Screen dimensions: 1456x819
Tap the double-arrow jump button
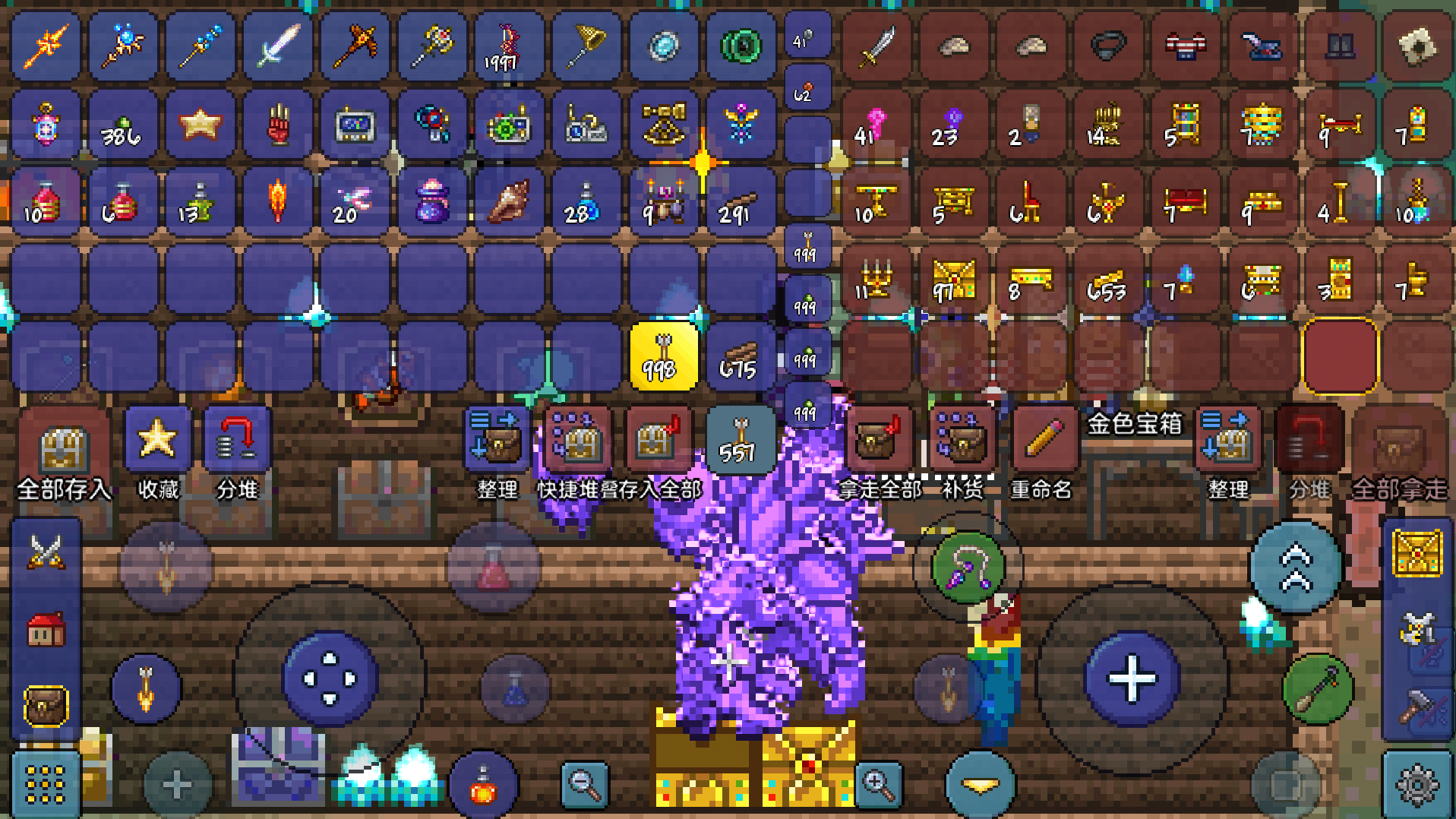click(1296, 568)
